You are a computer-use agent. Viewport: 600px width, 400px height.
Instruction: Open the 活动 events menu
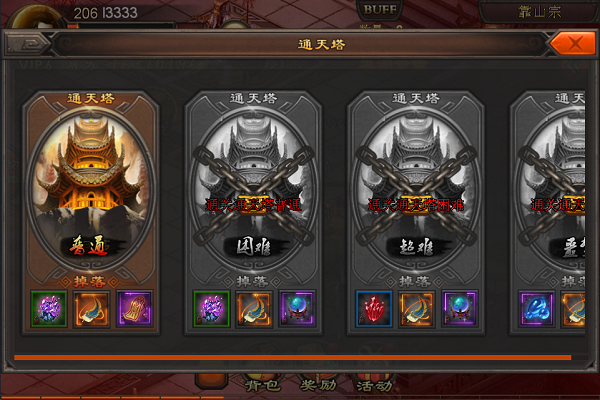[373, 383]
